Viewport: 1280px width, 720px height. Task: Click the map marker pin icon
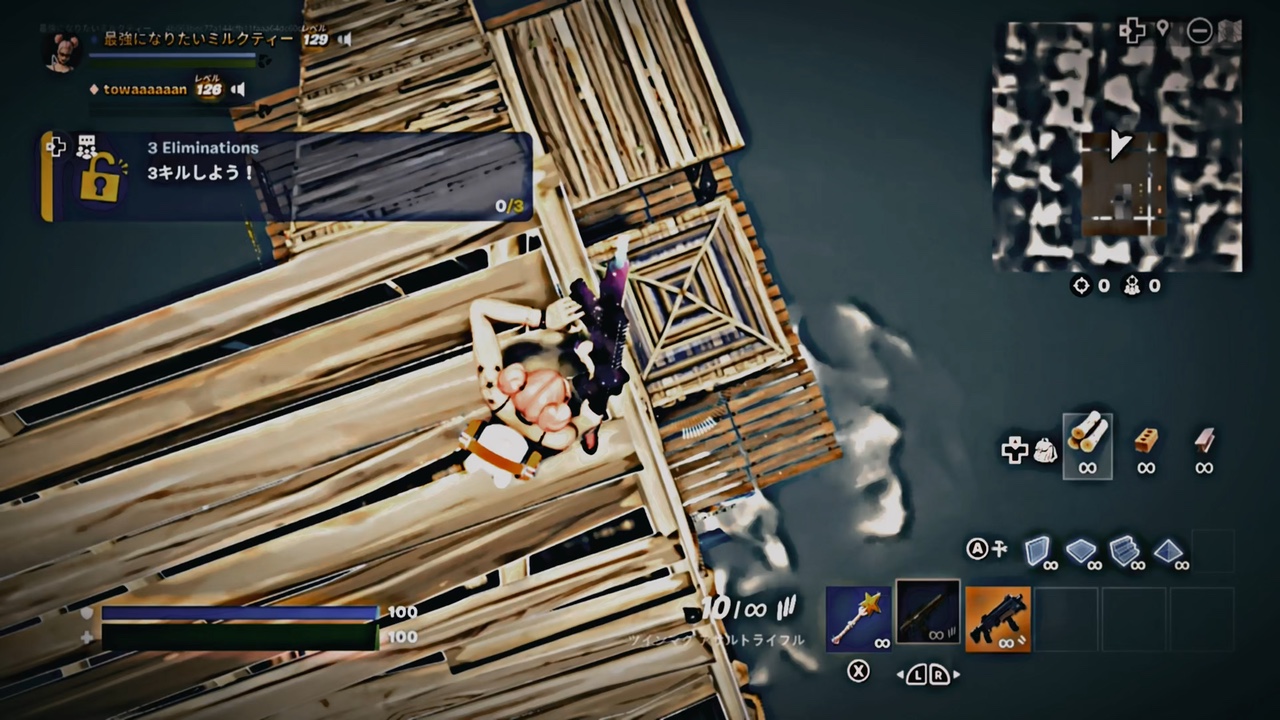pyautogui.click(x=1162, y=30)
